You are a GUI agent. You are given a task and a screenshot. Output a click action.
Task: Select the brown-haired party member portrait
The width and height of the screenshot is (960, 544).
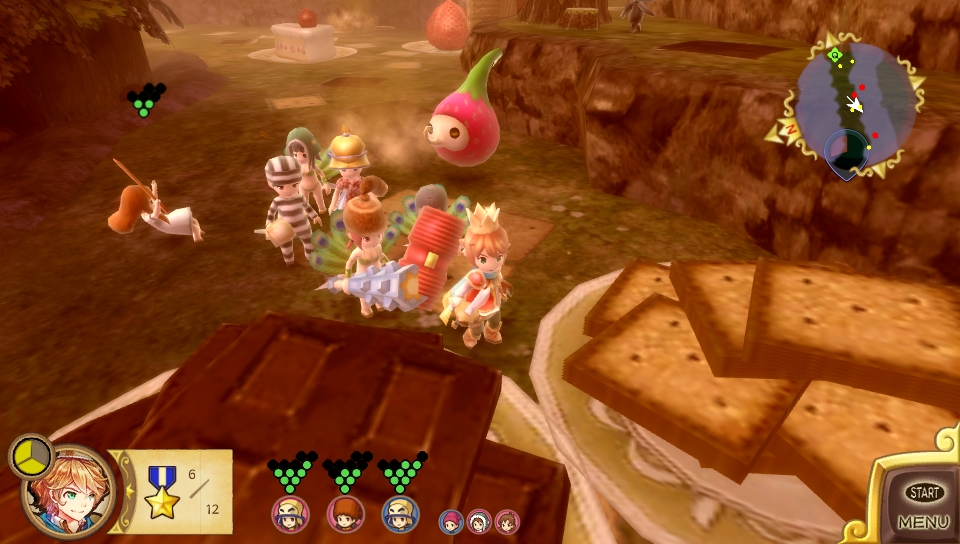(x=345, y=514)
